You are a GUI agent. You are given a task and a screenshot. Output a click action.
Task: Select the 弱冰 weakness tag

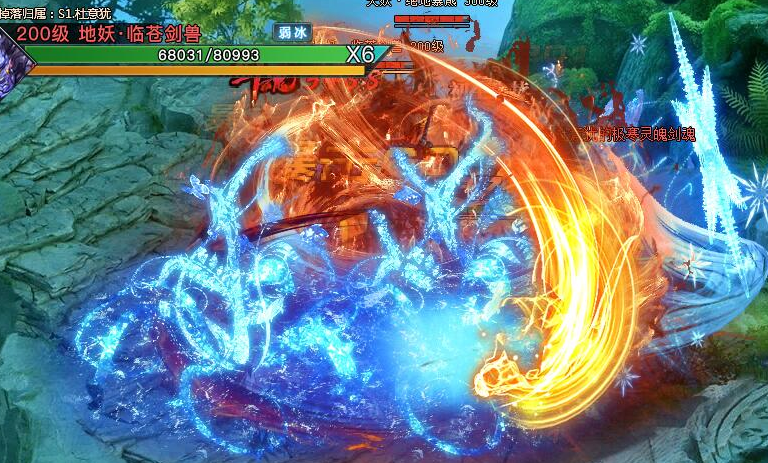tap(292, 32)
